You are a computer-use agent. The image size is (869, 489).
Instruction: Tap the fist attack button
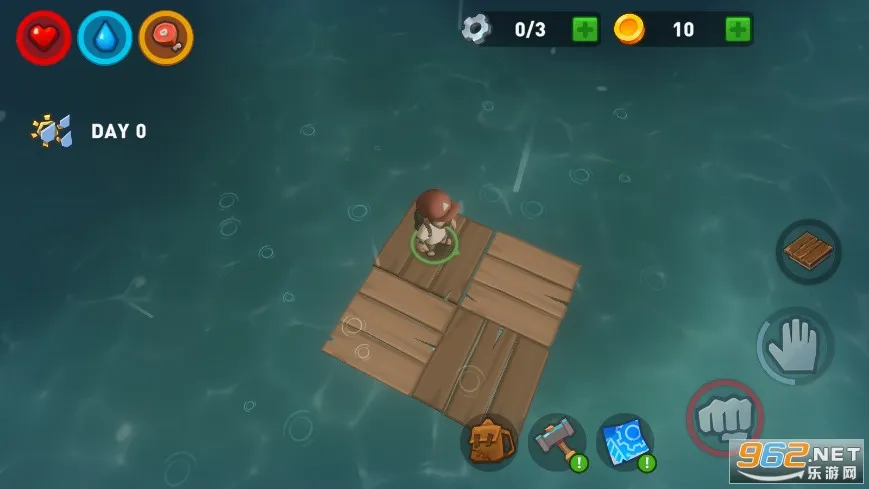pos(724,416)
